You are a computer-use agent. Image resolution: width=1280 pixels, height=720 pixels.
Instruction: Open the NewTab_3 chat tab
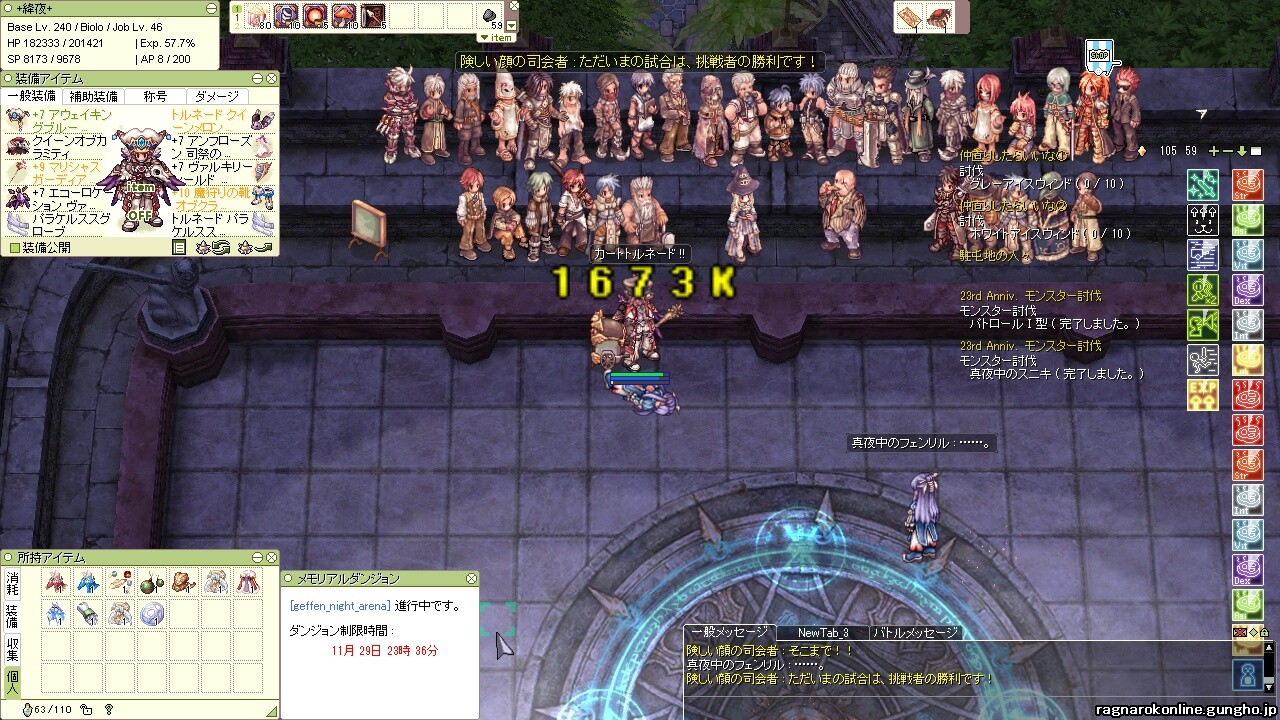822,633
